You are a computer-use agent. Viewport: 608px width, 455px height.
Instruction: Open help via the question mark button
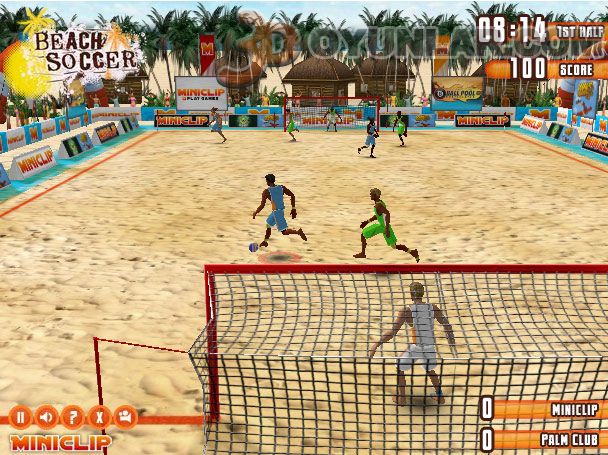click(71, 416)
